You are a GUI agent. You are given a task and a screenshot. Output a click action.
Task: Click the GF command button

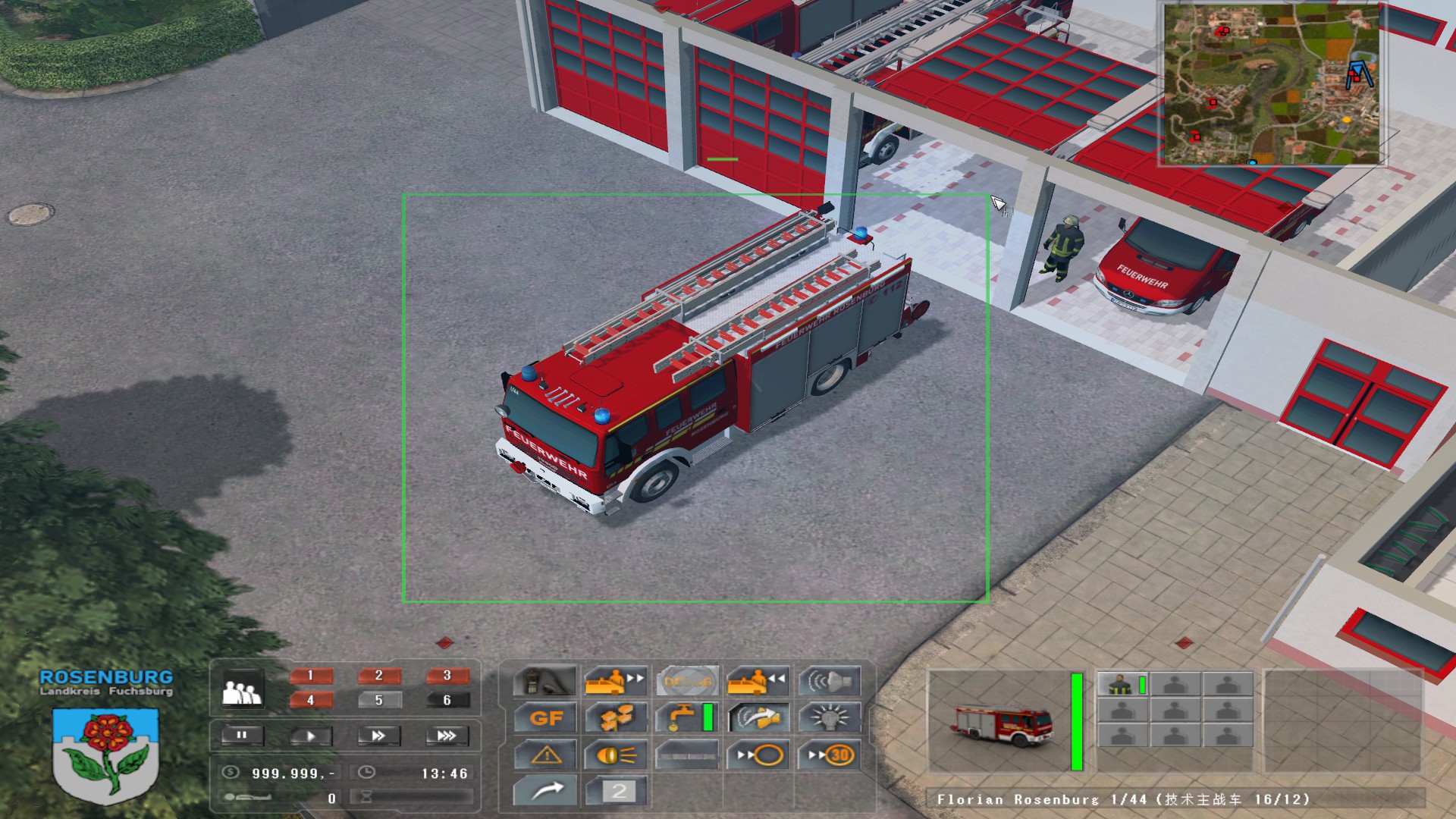click(x=545, y=717)
